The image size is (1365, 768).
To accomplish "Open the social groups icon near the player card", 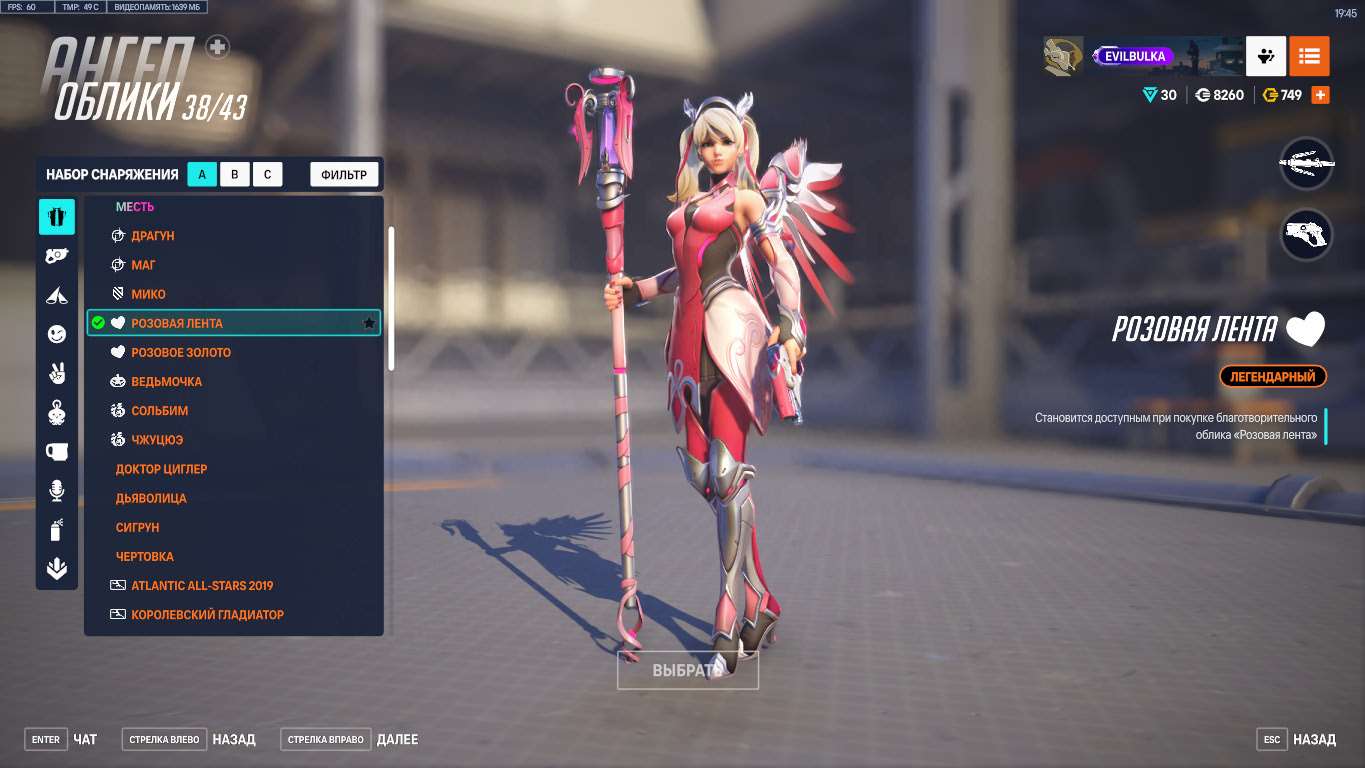I will [1265, 56].
